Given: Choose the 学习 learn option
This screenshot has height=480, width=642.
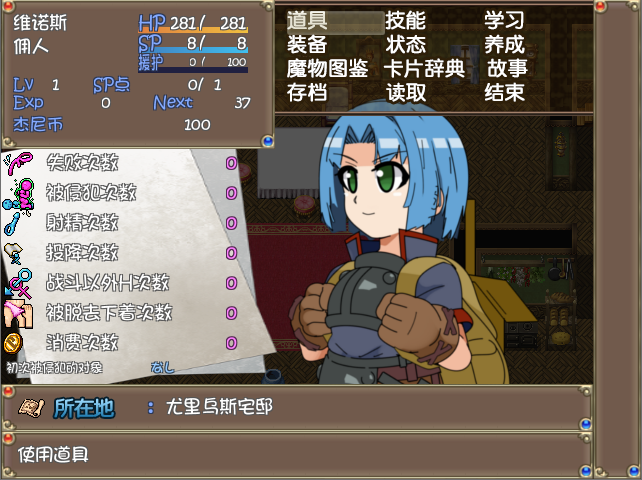Looking at the screenshot, I should click(x=504, y=21).
